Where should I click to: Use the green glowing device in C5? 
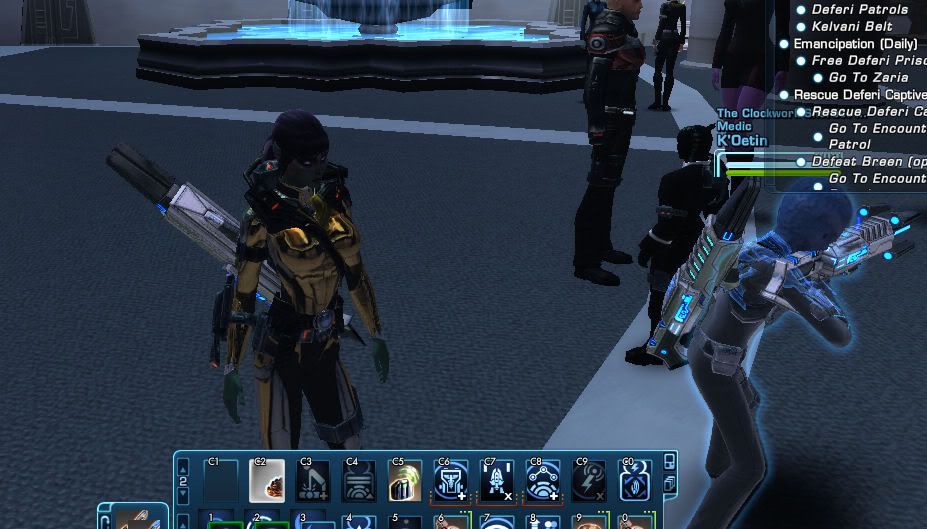(x=405, y=481)
